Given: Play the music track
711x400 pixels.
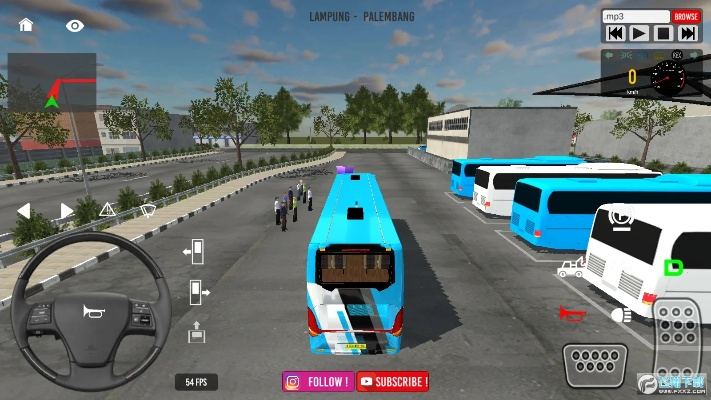Looking at the screenshot, I should point(640,33).
